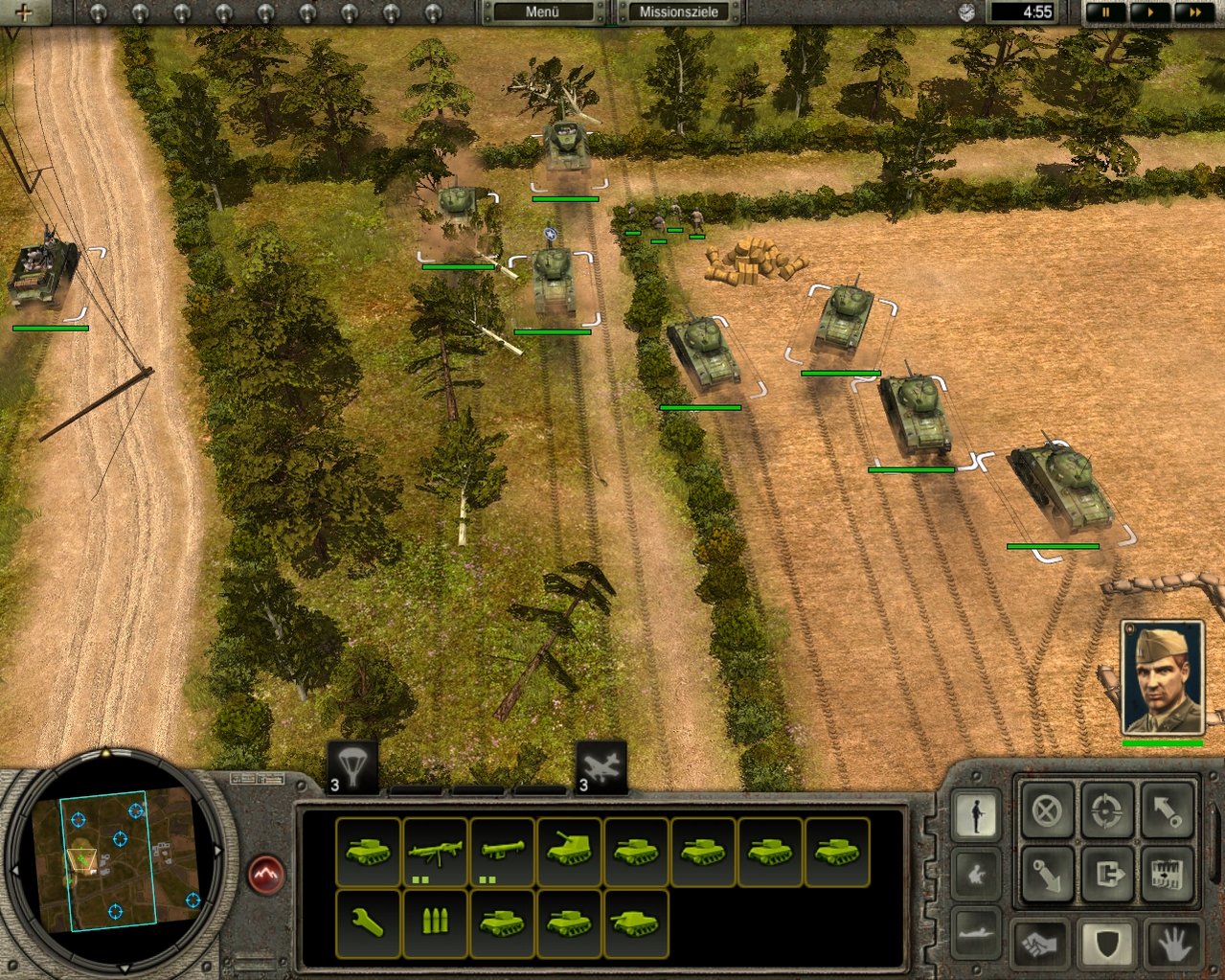Pause the game speed
1225x980 pixels.
click(1106, 12)
